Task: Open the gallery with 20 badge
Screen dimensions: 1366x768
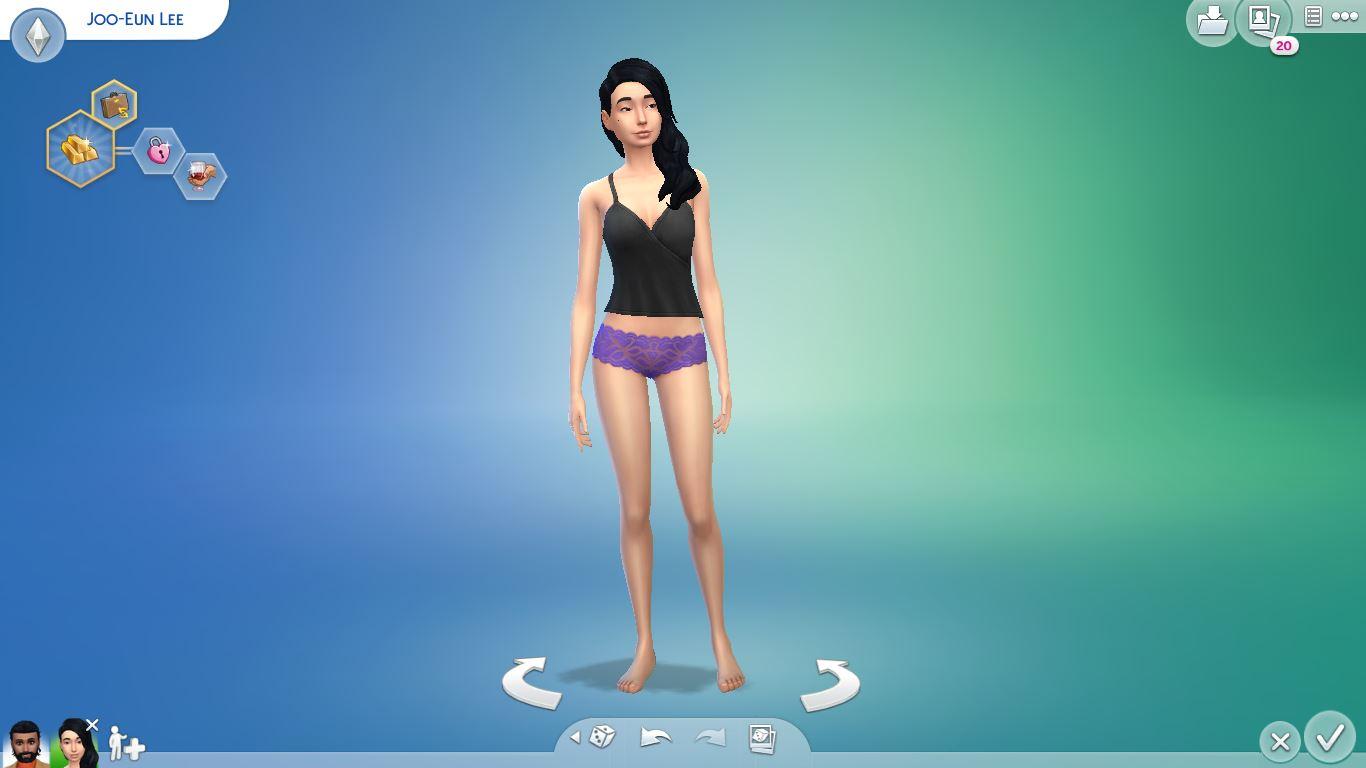Action: (x=1262, y=20)
